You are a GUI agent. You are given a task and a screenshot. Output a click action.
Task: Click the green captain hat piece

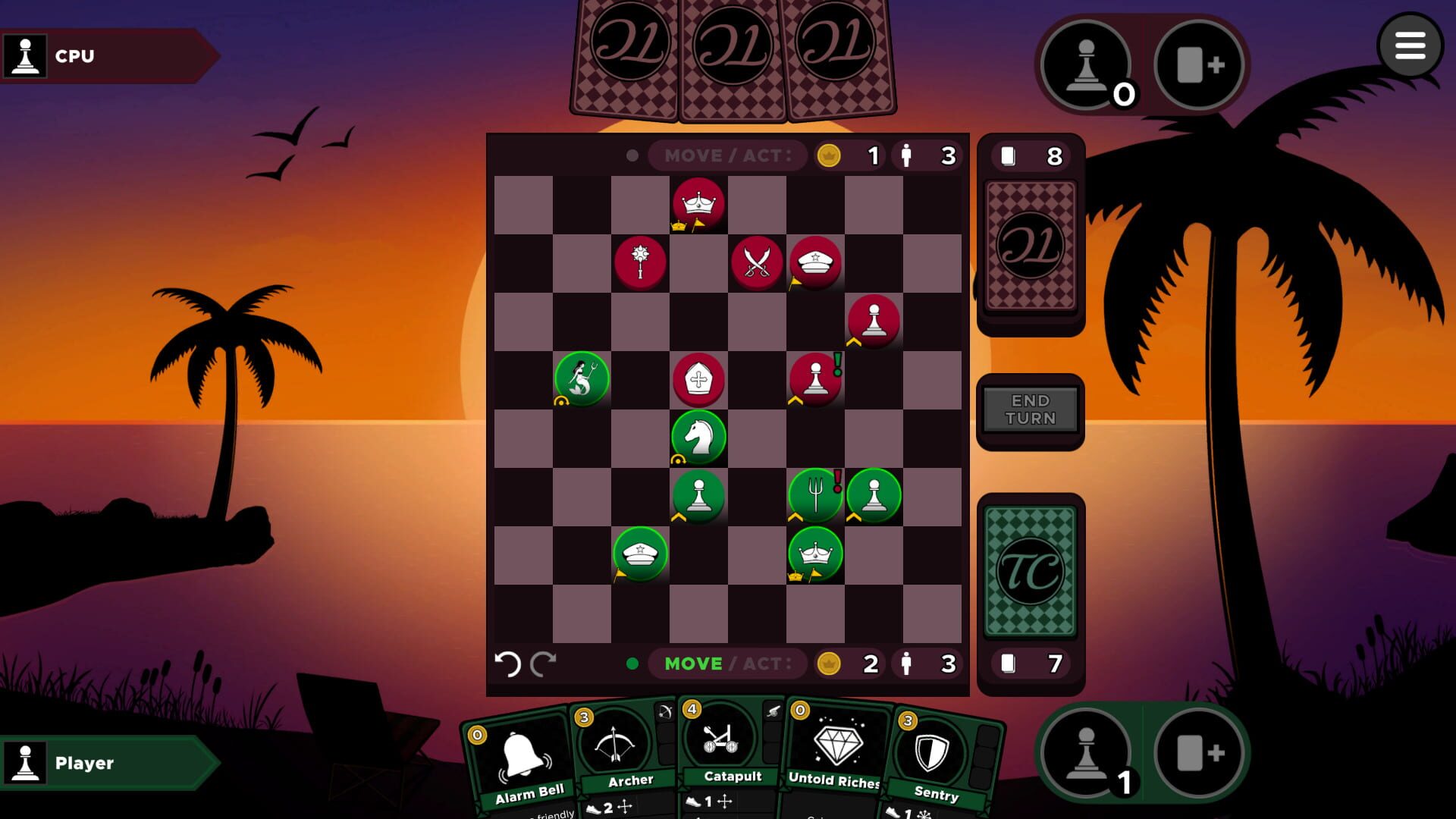(x=639, y=554)
